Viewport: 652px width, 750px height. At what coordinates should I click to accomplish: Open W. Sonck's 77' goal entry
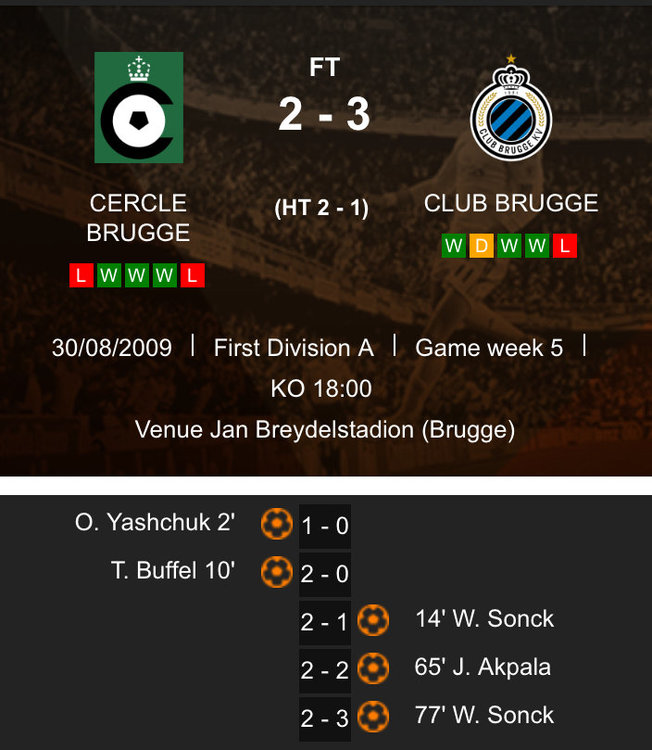(x=484, y=715)
